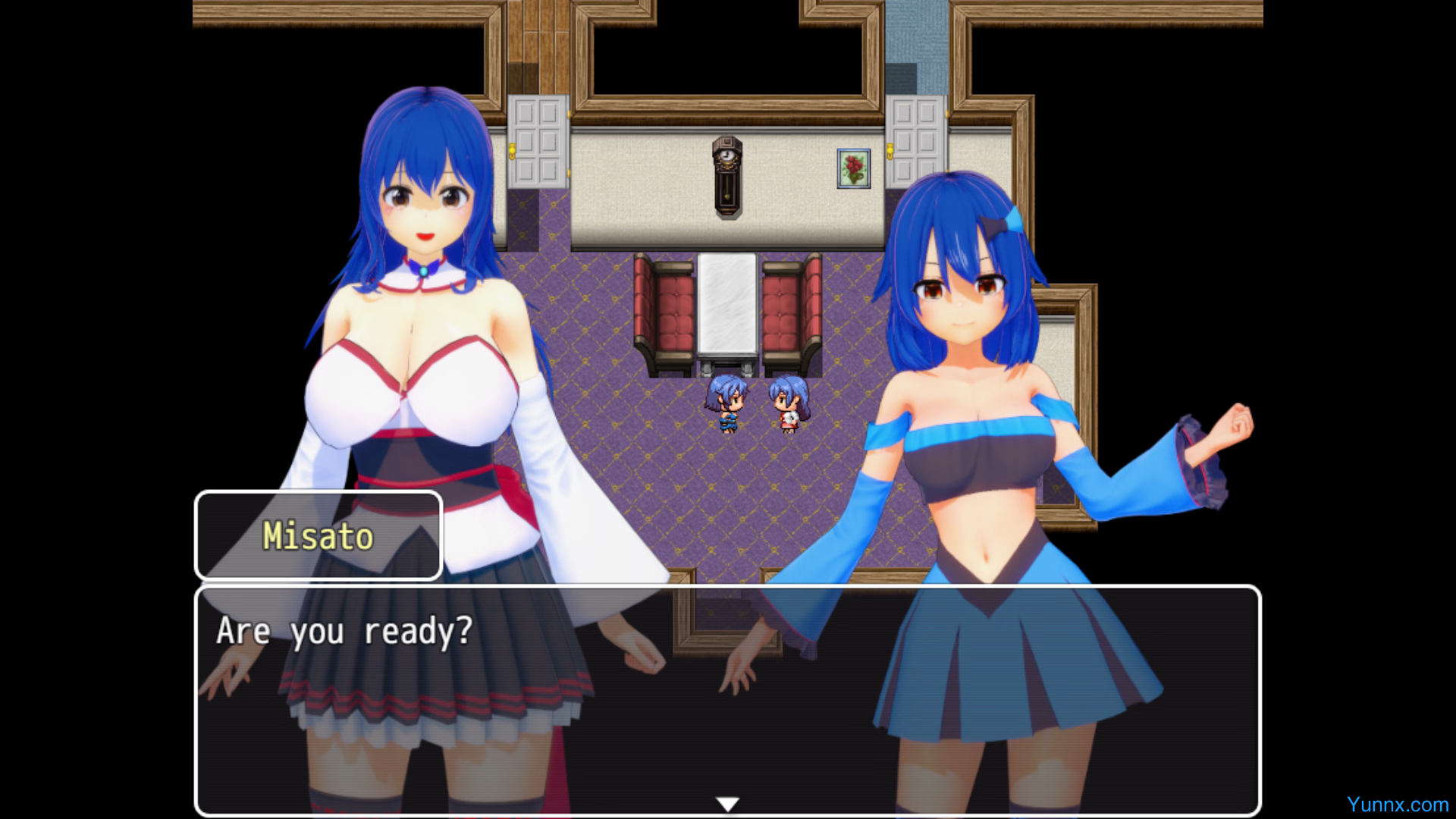The image size is (1456, 819).
Task: Advance dialogue via the white arrow indicator
Action: pos(727,804)
